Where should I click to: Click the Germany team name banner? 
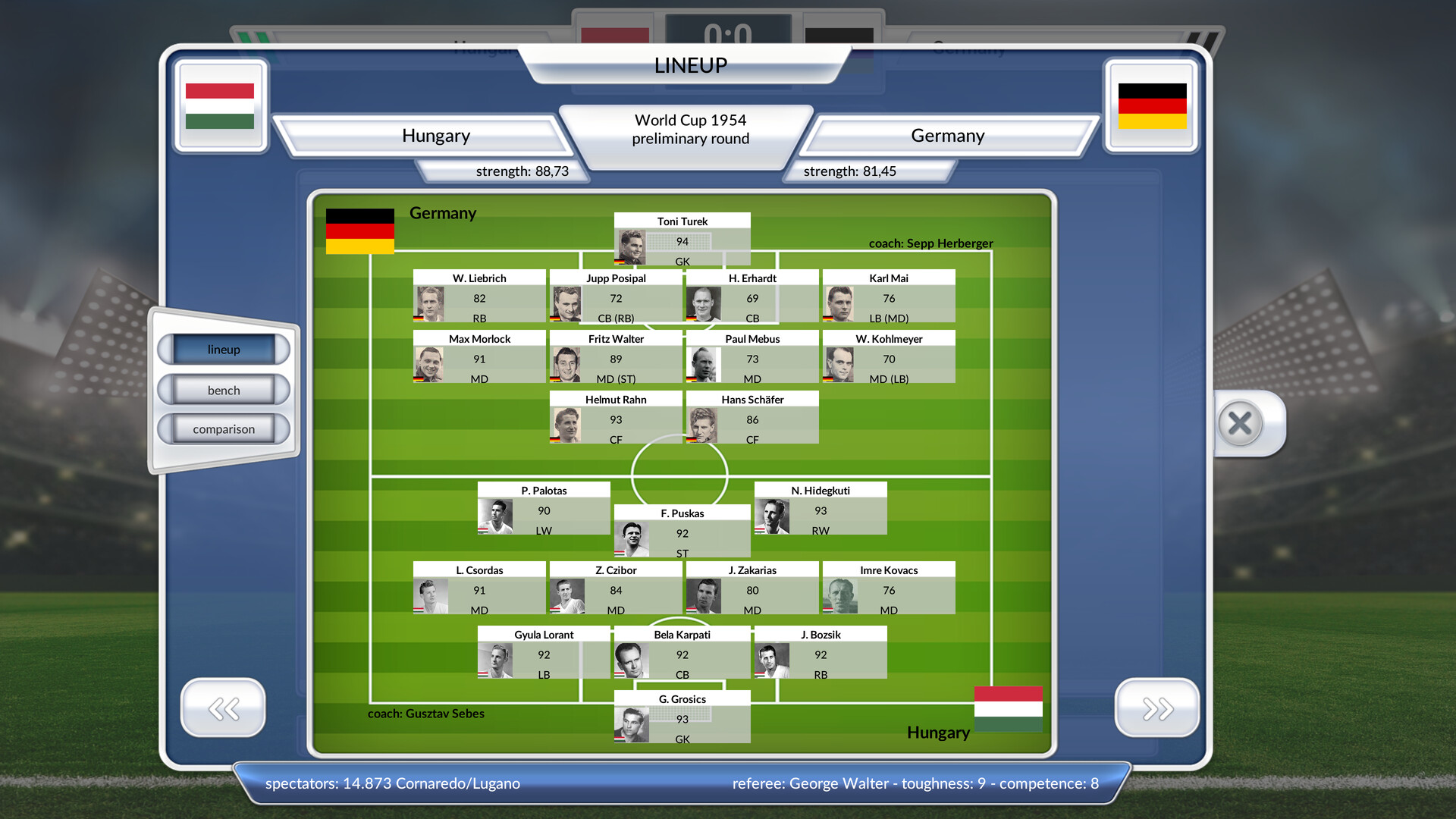(947, 135)
